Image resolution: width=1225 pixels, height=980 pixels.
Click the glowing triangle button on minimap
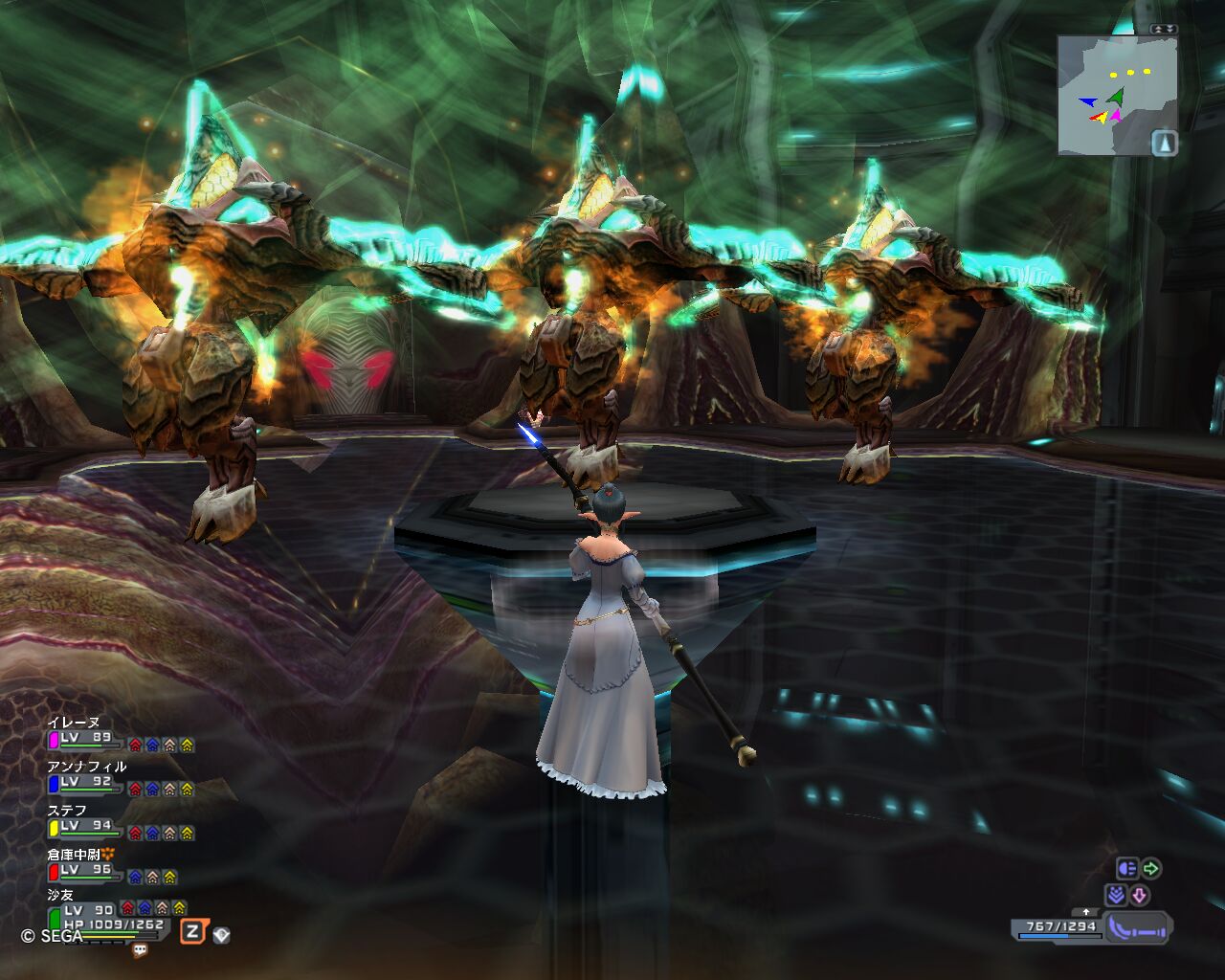coord(1164,144)
